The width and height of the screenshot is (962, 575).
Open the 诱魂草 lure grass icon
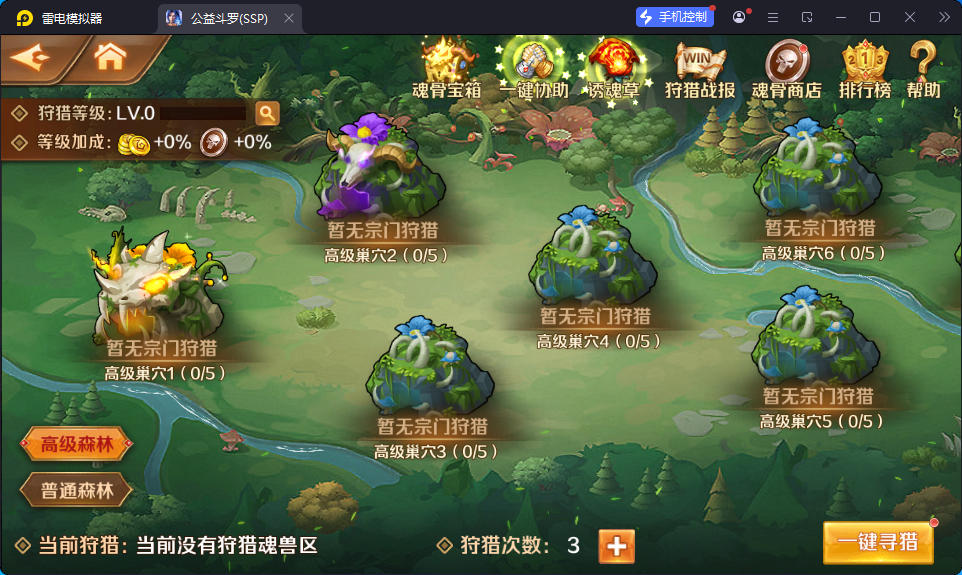coord(613,67)
